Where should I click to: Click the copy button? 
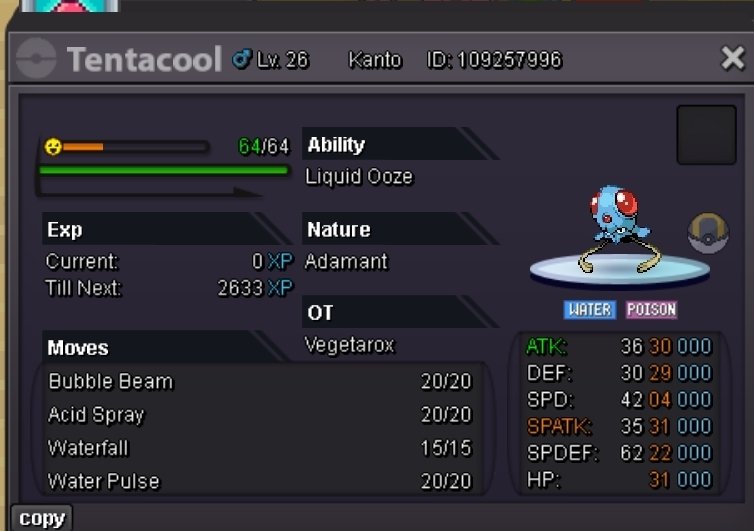pos(42,518)
